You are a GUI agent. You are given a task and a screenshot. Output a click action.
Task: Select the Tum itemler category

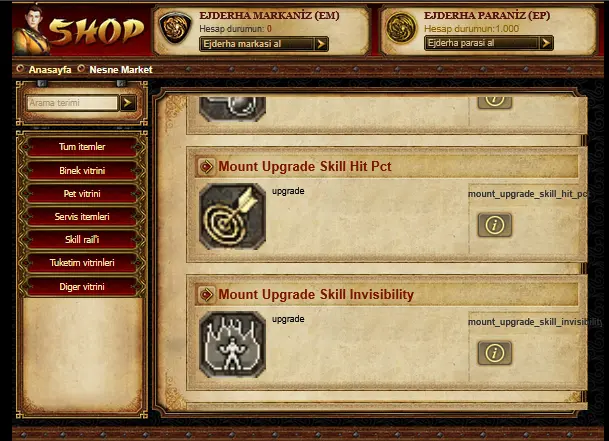(x=82, y=147)
